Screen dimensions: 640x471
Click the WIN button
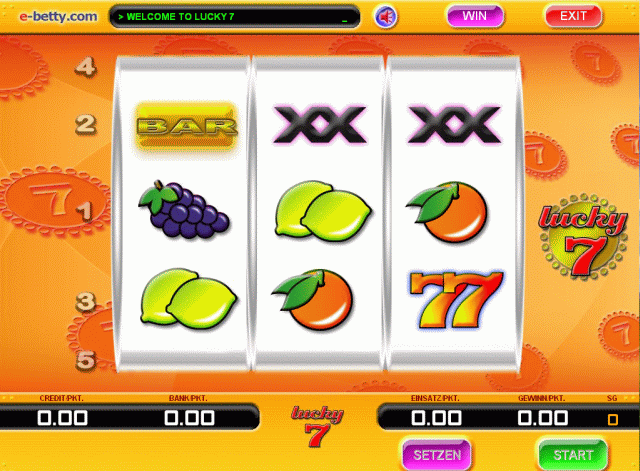coord(475,16)
